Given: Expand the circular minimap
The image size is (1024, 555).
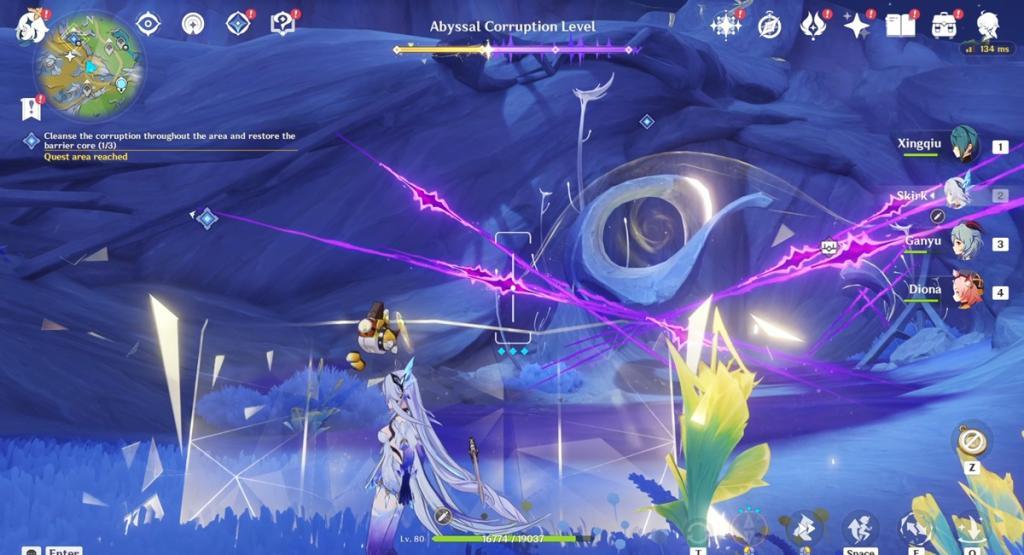Looking at the screenshot, I should [89, 68].
